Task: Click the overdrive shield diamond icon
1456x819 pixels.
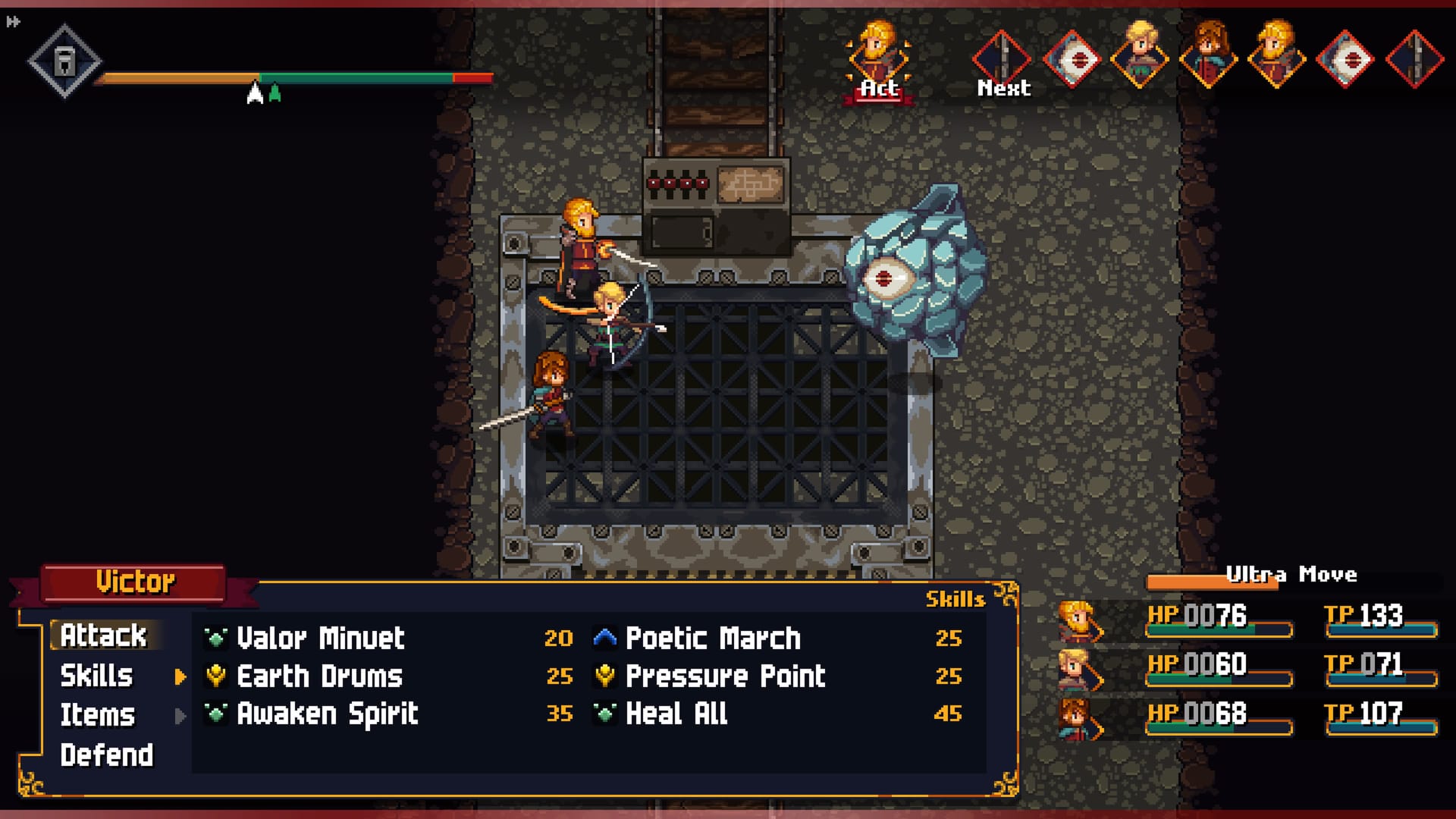Action: 64,61
